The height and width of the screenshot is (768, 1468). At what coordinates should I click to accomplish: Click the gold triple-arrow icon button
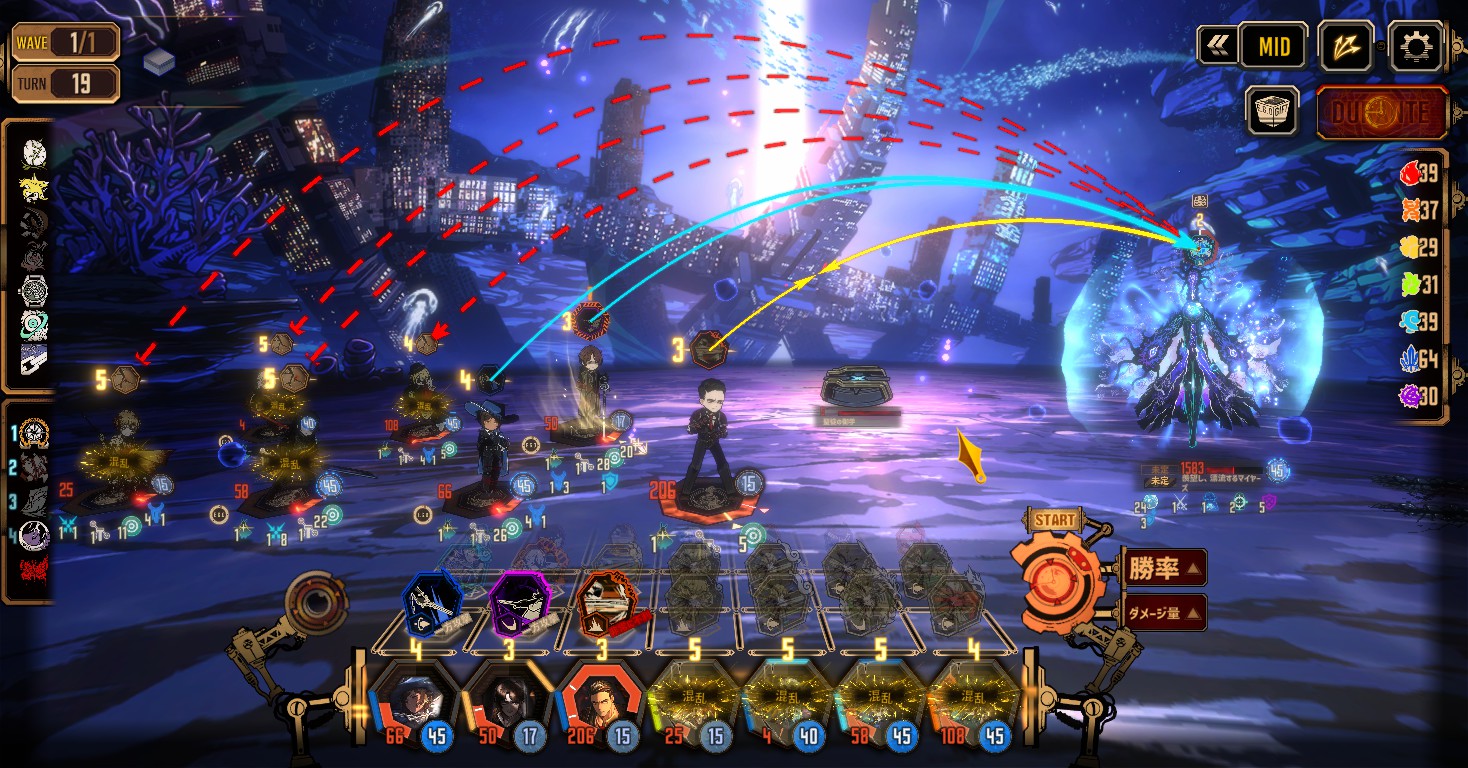[1344, 46]
